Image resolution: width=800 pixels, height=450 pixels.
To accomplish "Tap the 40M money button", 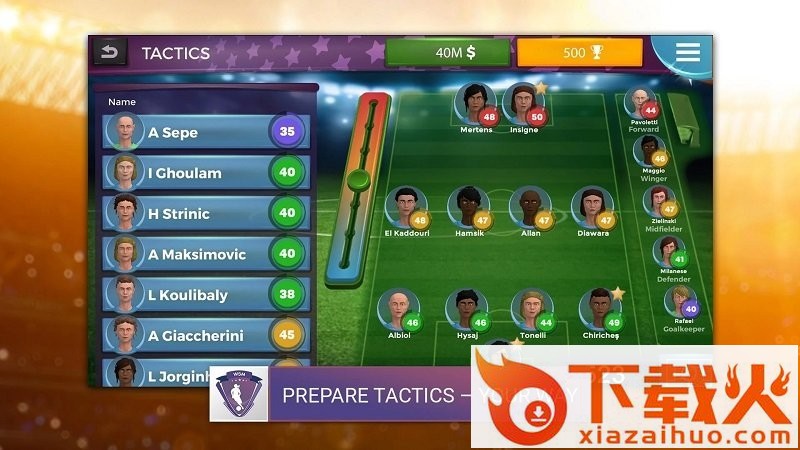I will (447, 53).
